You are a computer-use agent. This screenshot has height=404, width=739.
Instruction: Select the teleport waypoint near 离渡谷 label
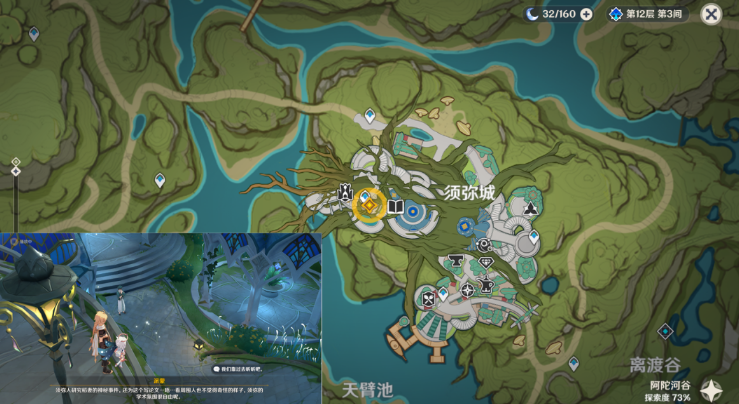tap(665, 331)
